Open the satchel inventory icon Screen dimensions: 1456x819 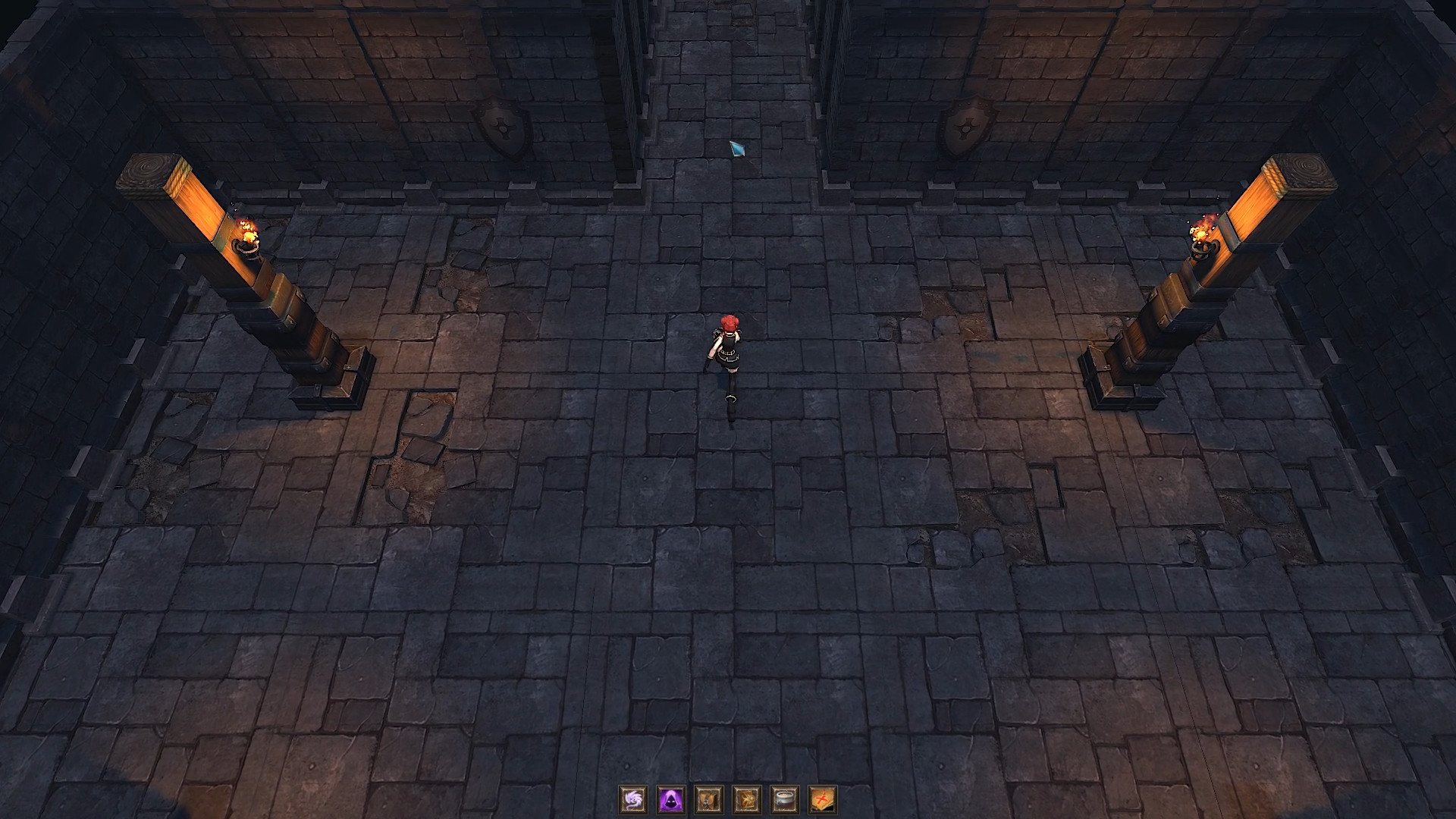[709, 800]
